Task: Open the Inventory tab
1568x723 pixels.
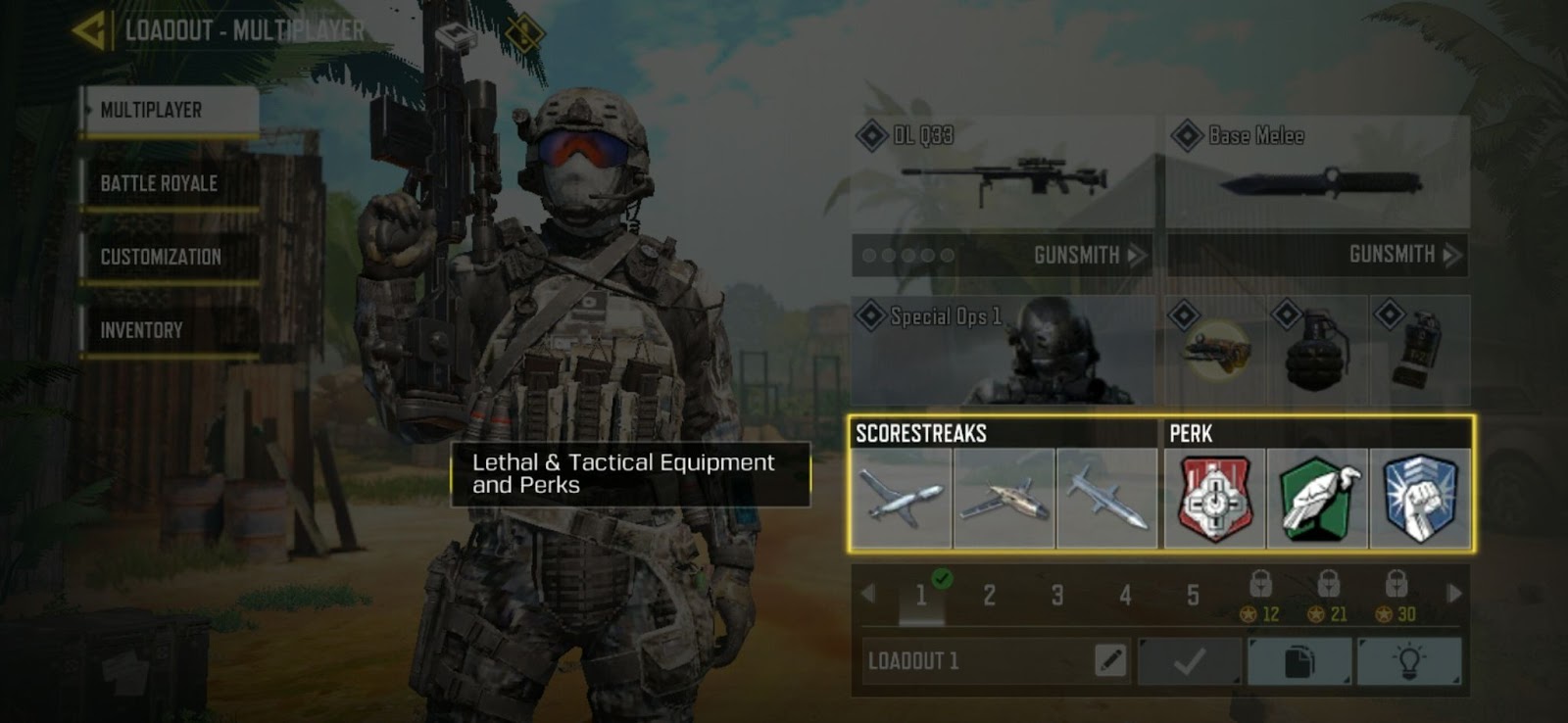Action: pos(170,331)
